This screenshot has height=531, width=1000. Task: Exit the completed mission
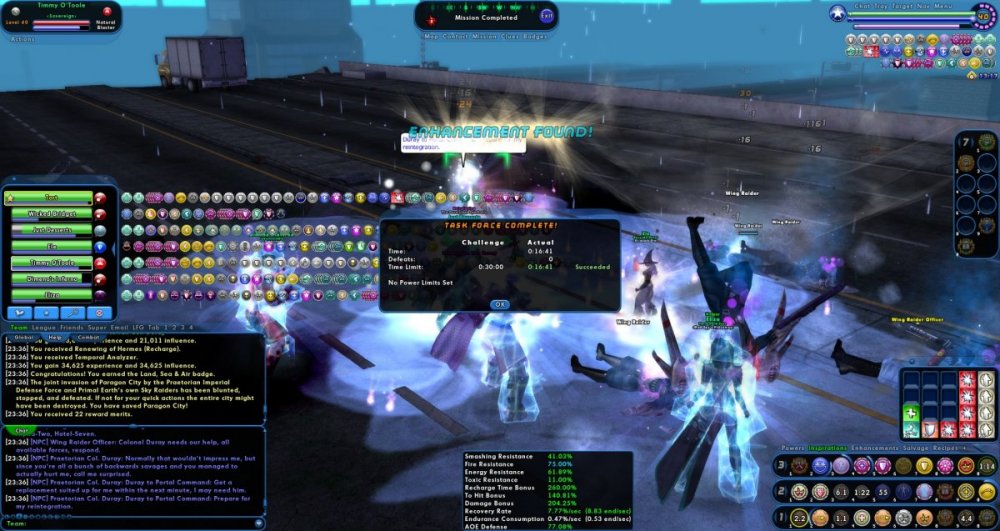[546, 16]
